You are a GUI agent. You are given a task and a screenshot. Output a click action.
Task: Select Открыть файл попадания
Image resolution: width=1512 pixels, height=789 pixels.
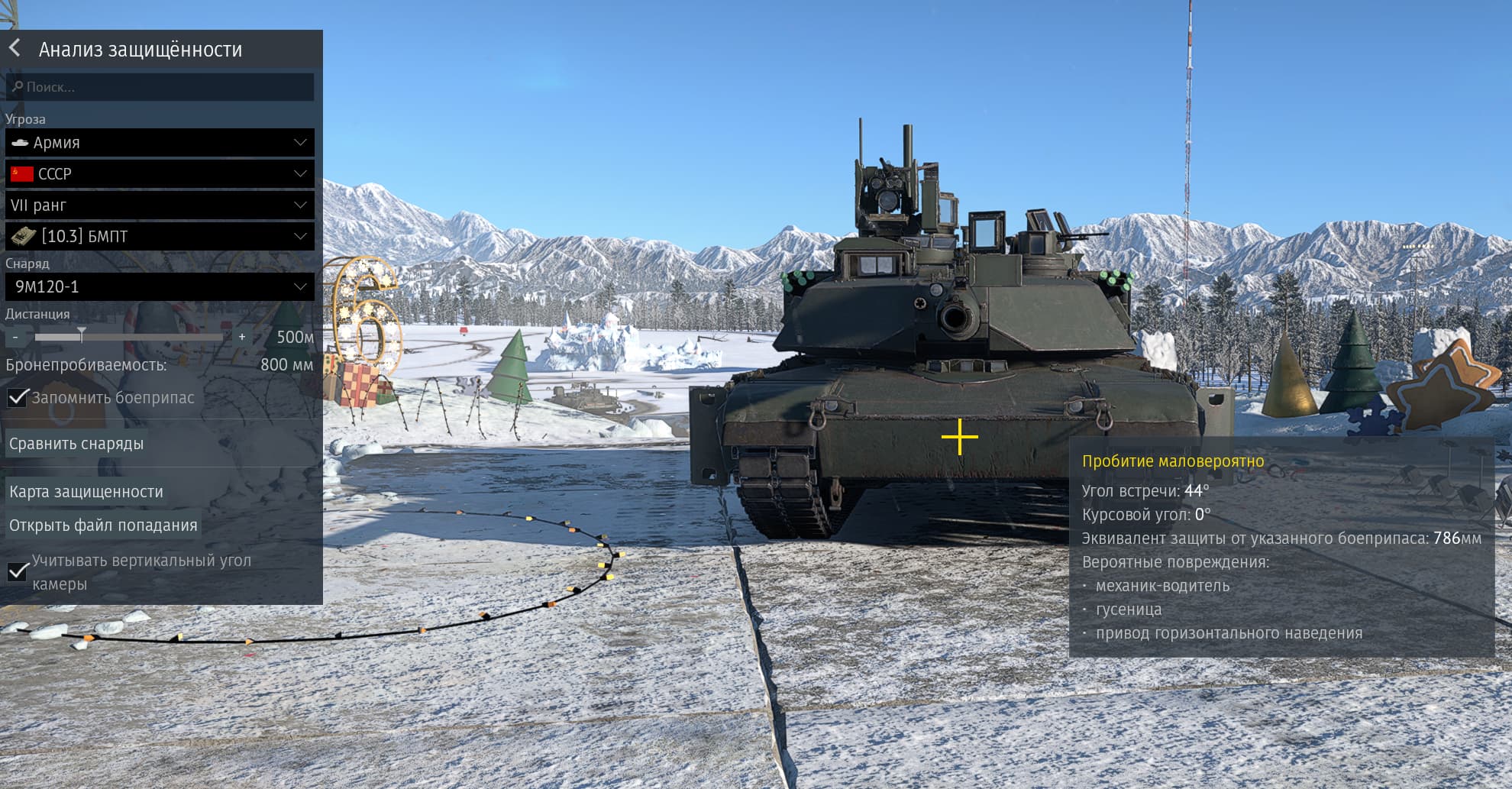(x=103, y=525)
